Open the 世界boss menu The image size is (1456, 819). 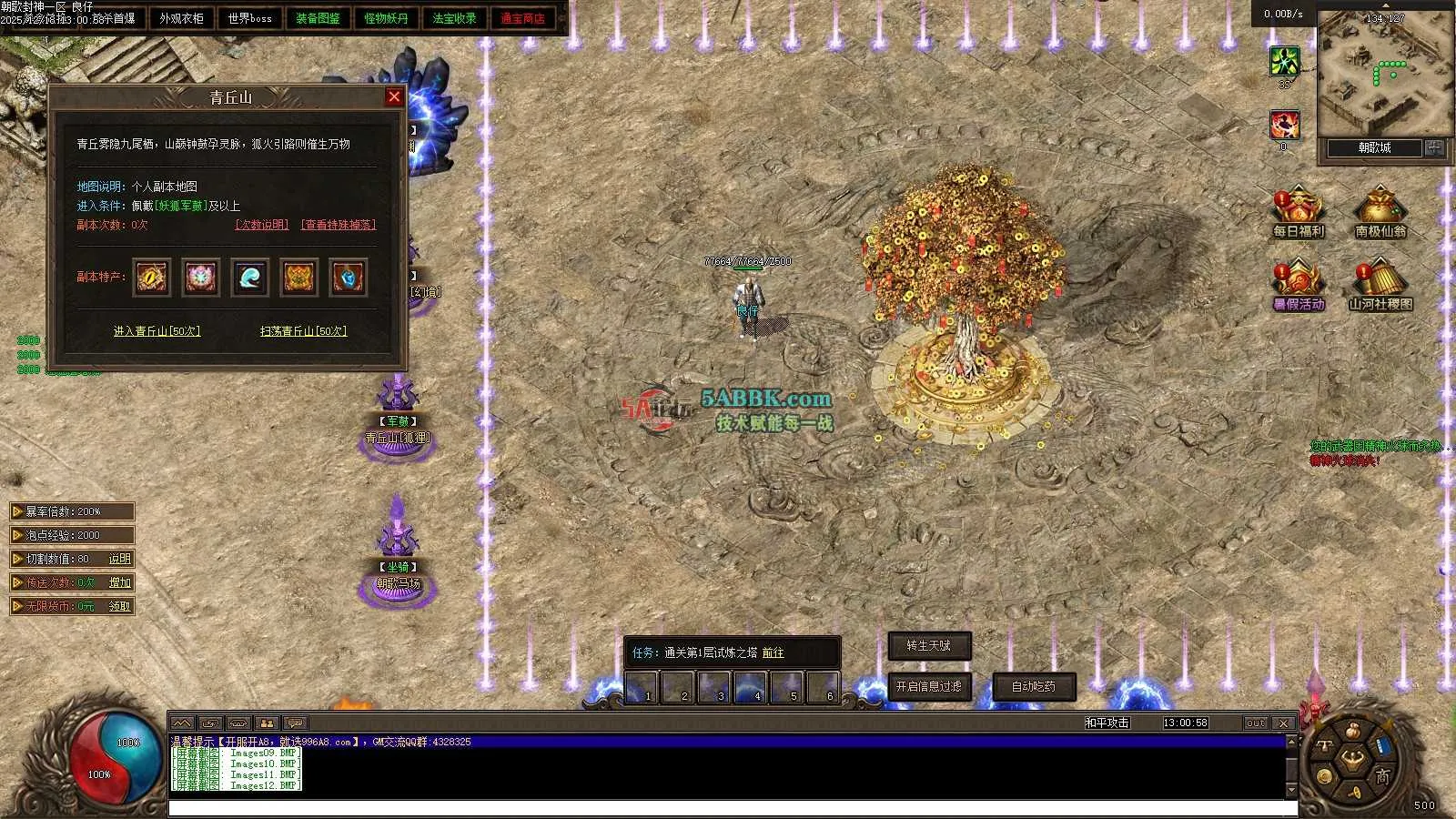pyautogui.click(x=249, y=18)
